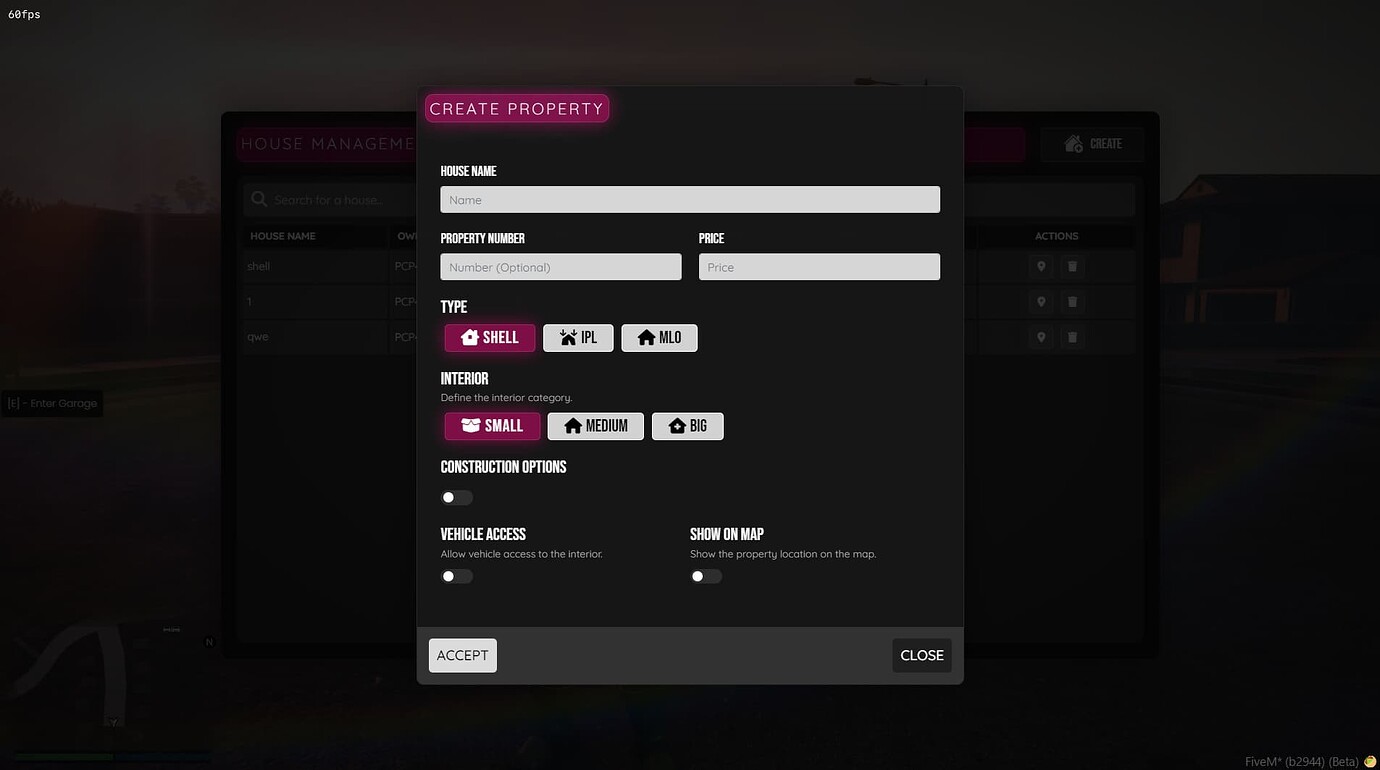Turn on Show On Map

[705, 575]
